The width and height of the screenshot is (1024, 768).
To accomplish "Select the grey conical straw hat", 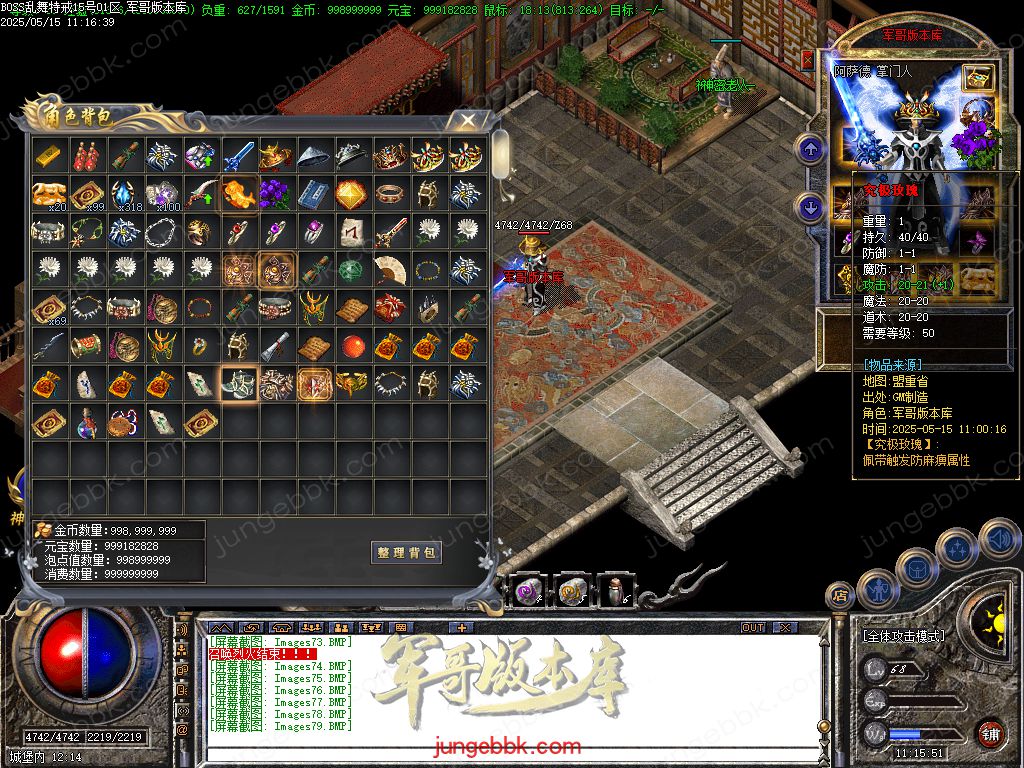I will (x=314, y=156).
